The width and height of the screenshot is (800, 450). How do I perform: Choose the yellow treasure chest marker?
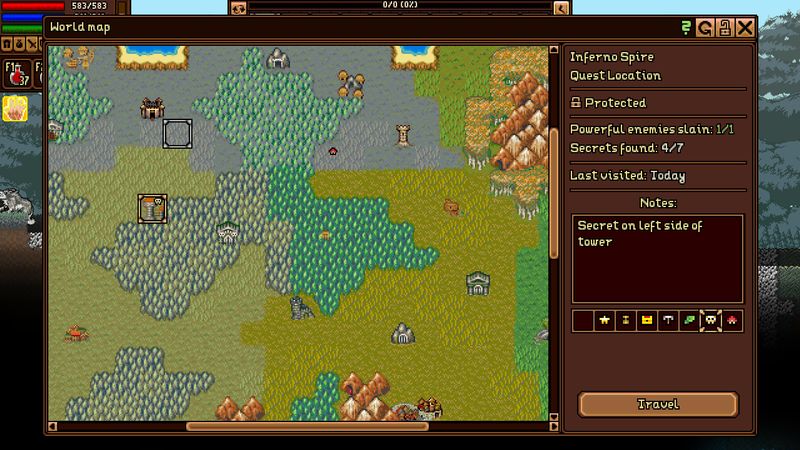point(646,321)
